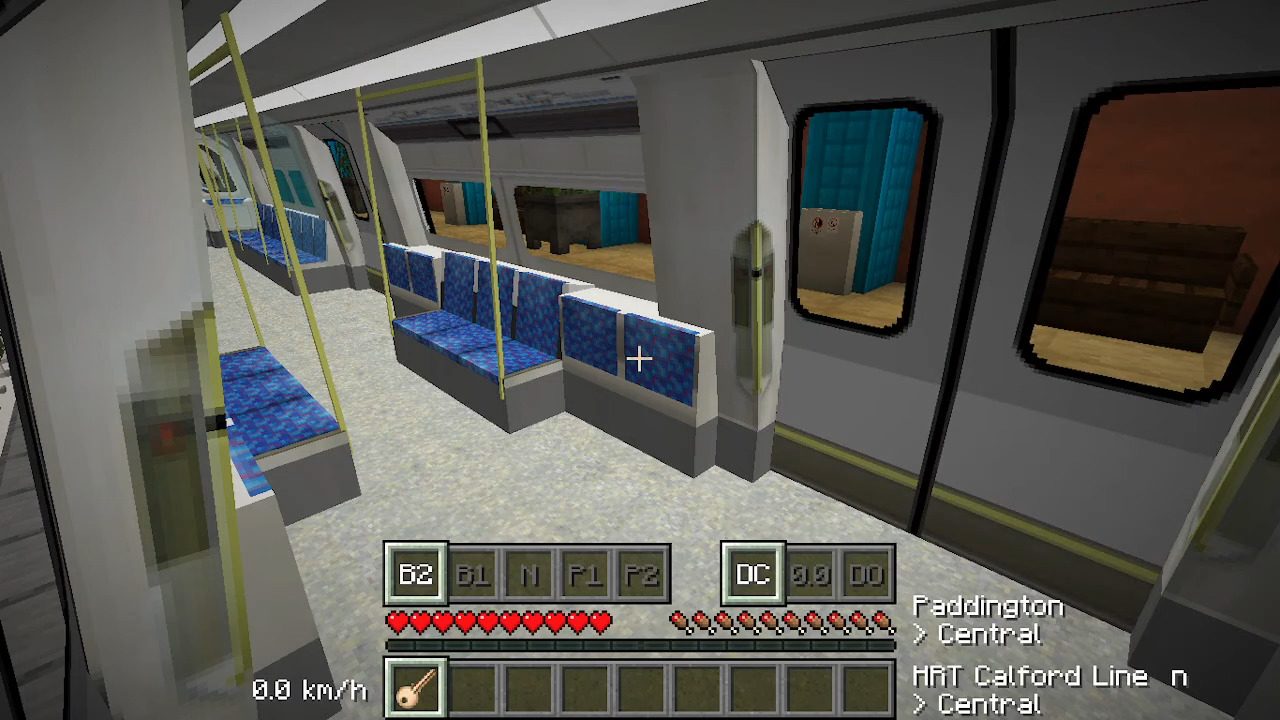This screenshot has width=1280, height=720.
Task: Toggle the DO open-doors control
Action: (x=866, y=573)
